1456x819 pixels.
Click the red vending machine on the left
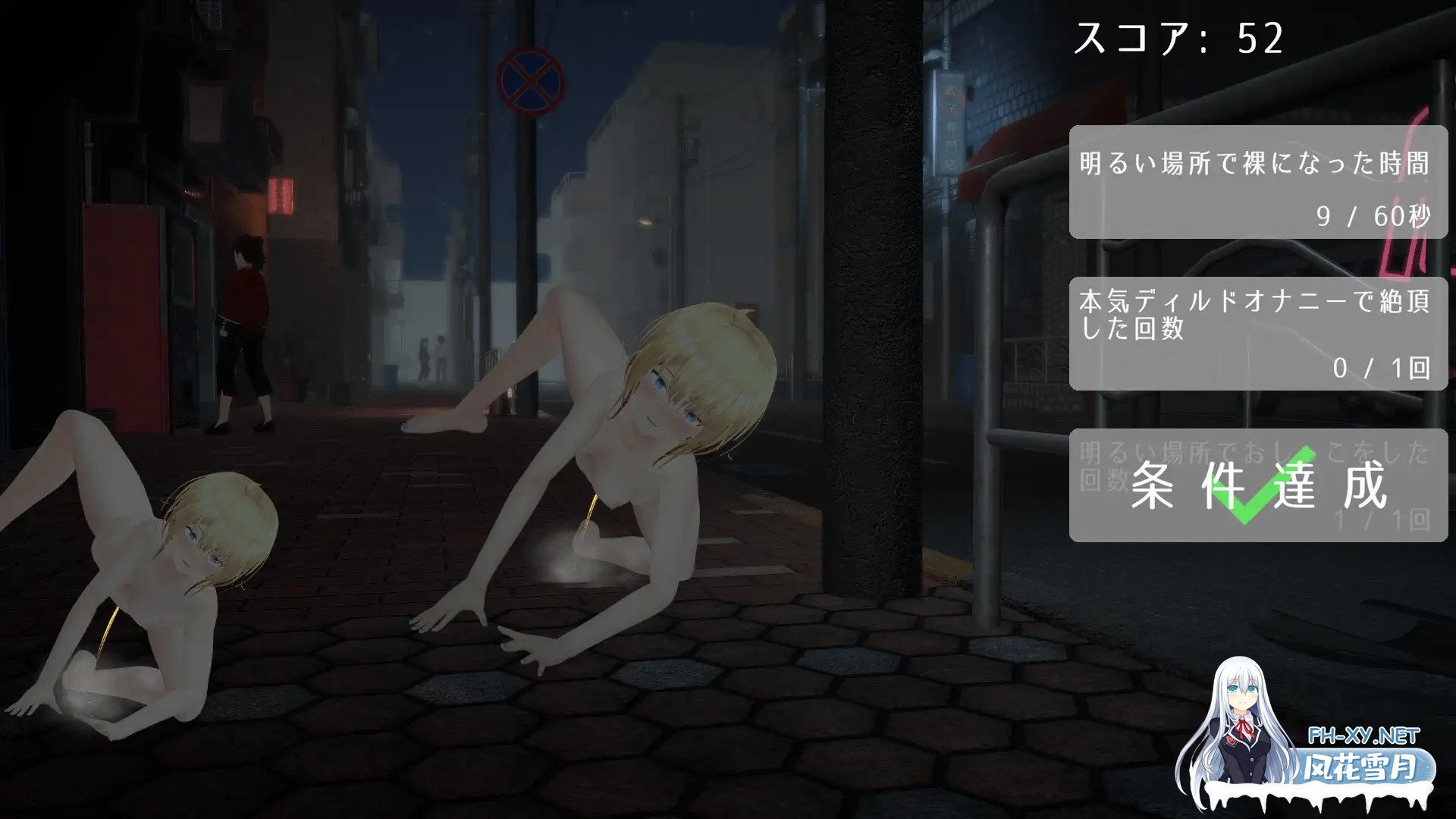click(121, 303)
